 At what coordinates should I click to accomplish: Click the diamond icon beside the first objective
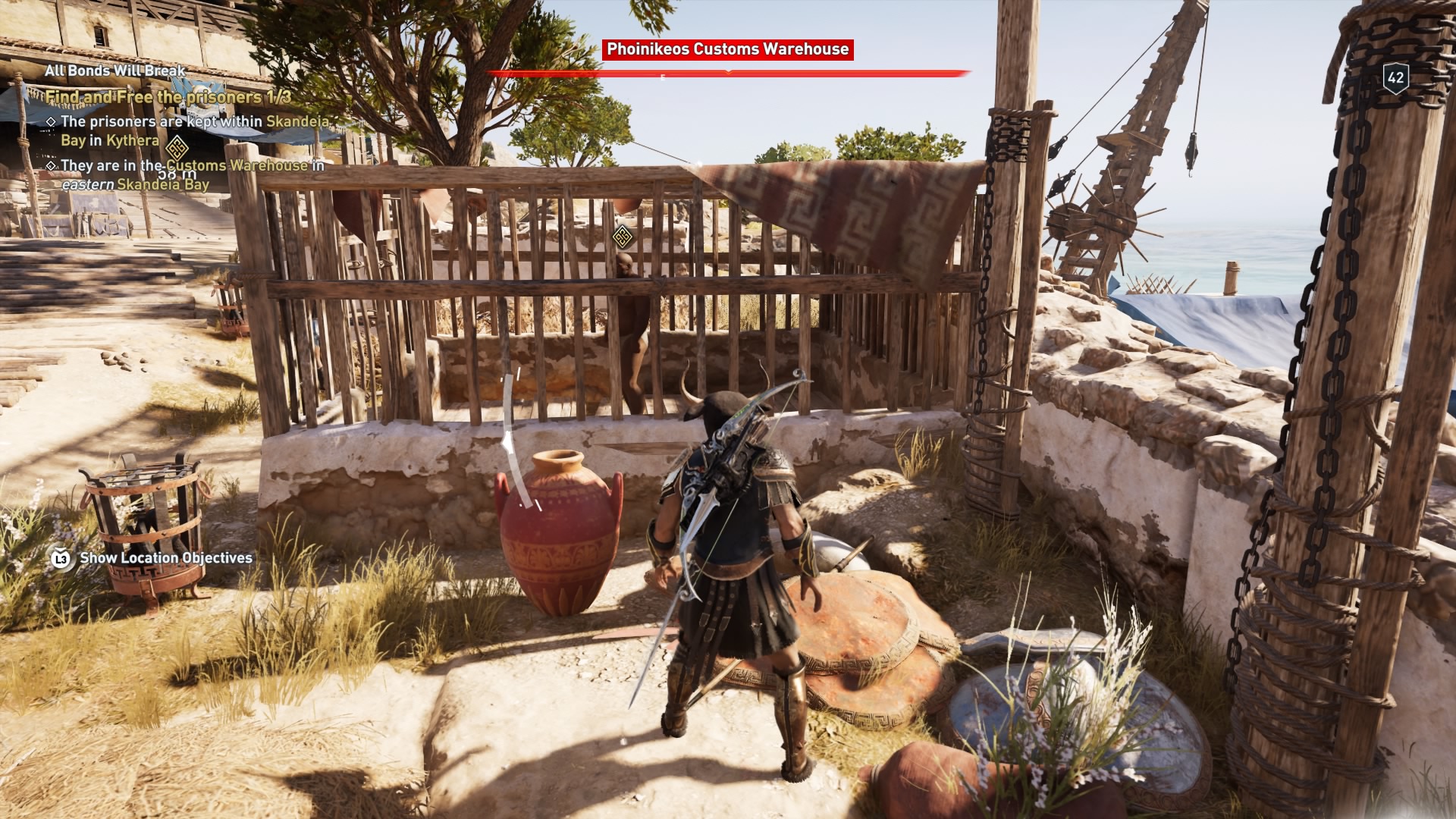(x=51, y=122)
